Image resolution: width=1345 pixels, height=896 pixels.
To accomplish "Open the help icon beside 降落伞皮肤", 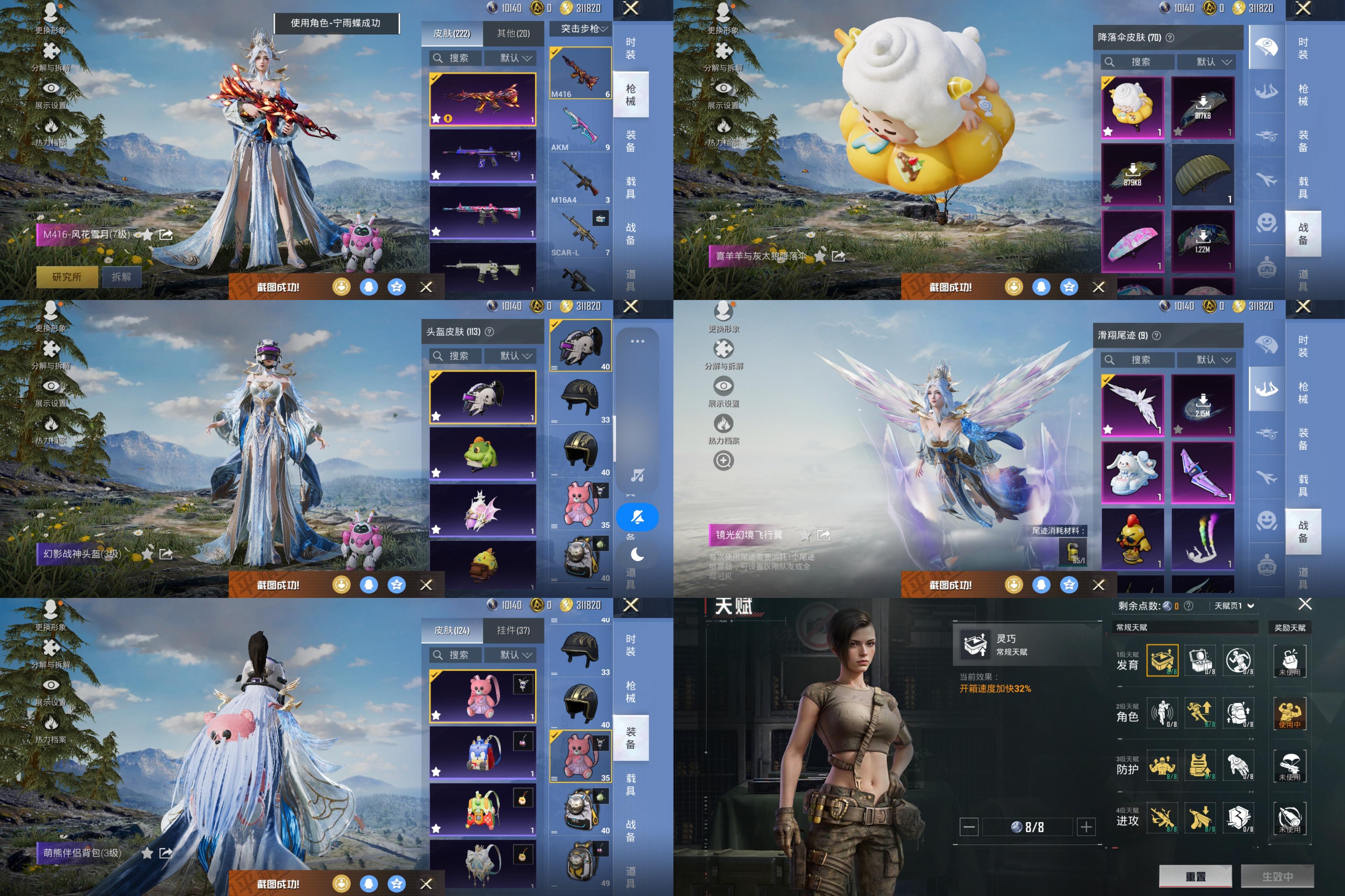I will (x=1170, y=38).
